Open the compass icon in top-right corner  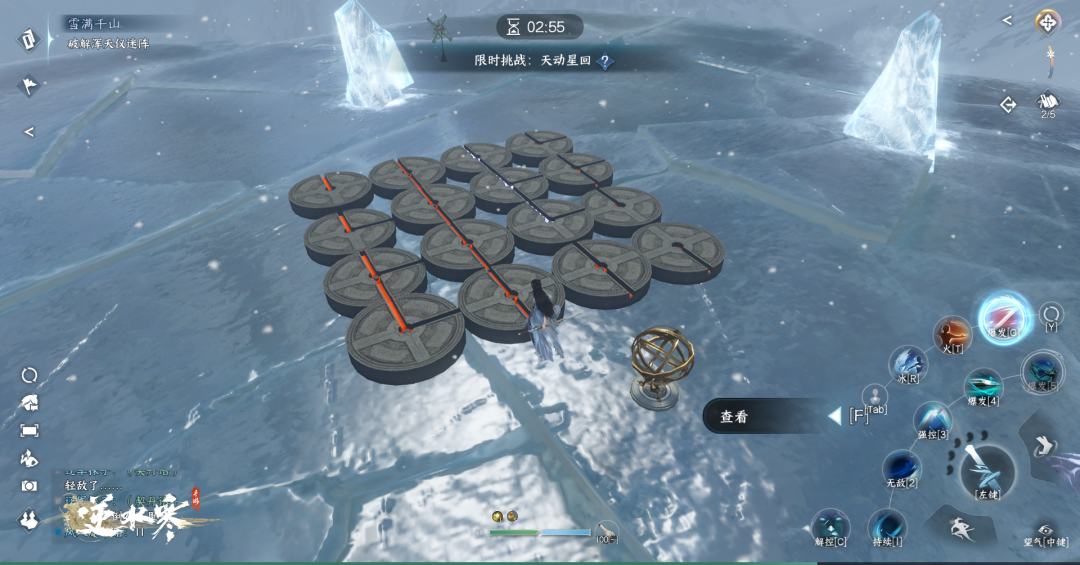tap(1047, 21)
